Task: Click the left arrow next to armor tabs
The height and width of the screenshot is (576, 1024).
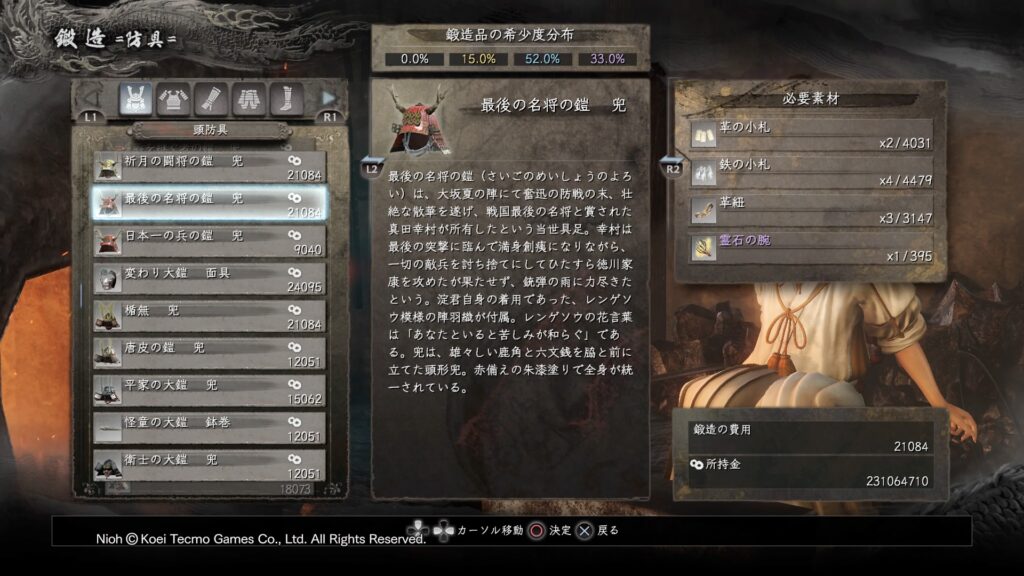Action: click(x=92, y=98)
